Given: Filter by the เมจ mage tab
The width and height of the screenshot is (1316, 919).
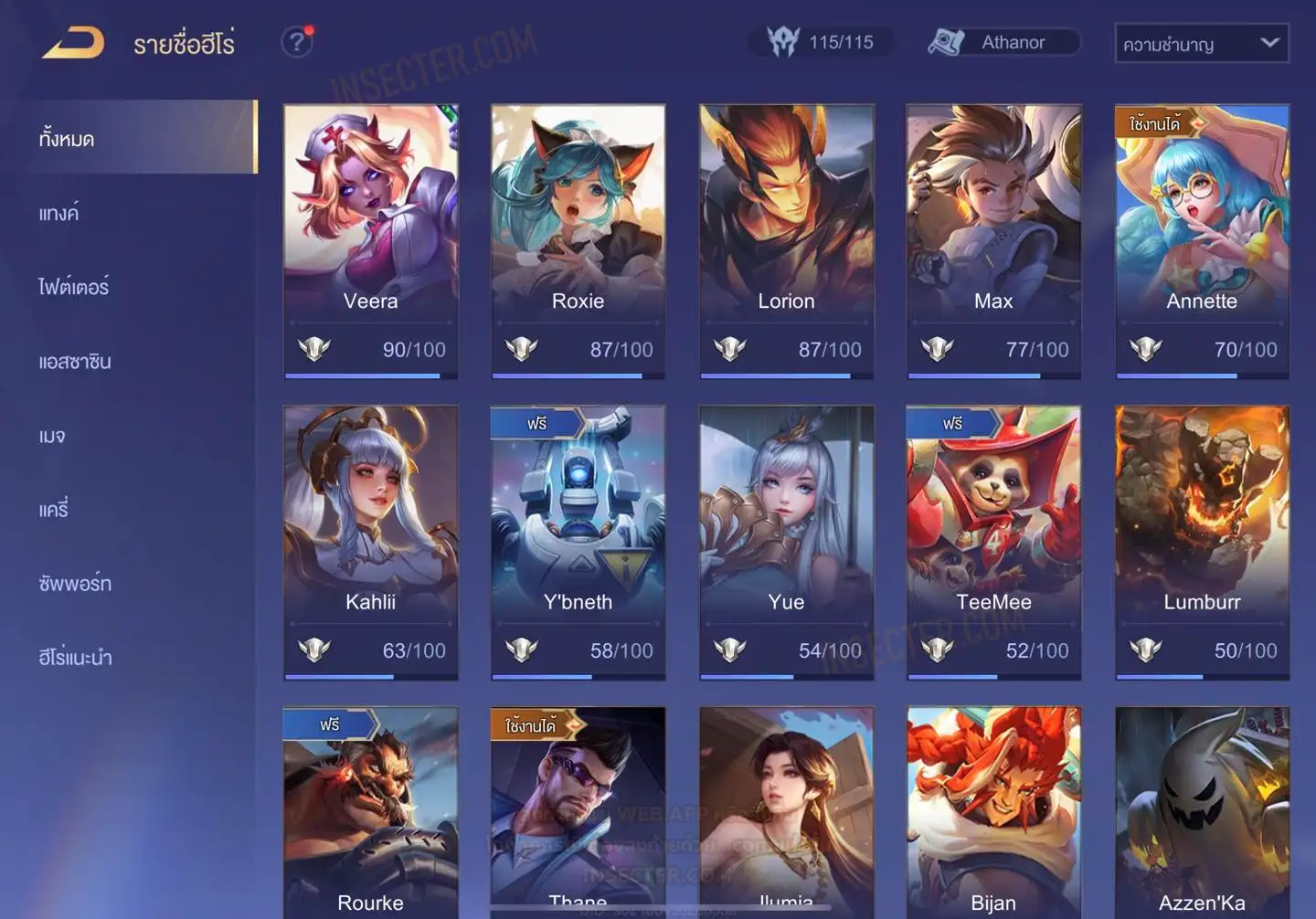Looking at the screenshot, I should pyautogui.click(x=52, y=436).
